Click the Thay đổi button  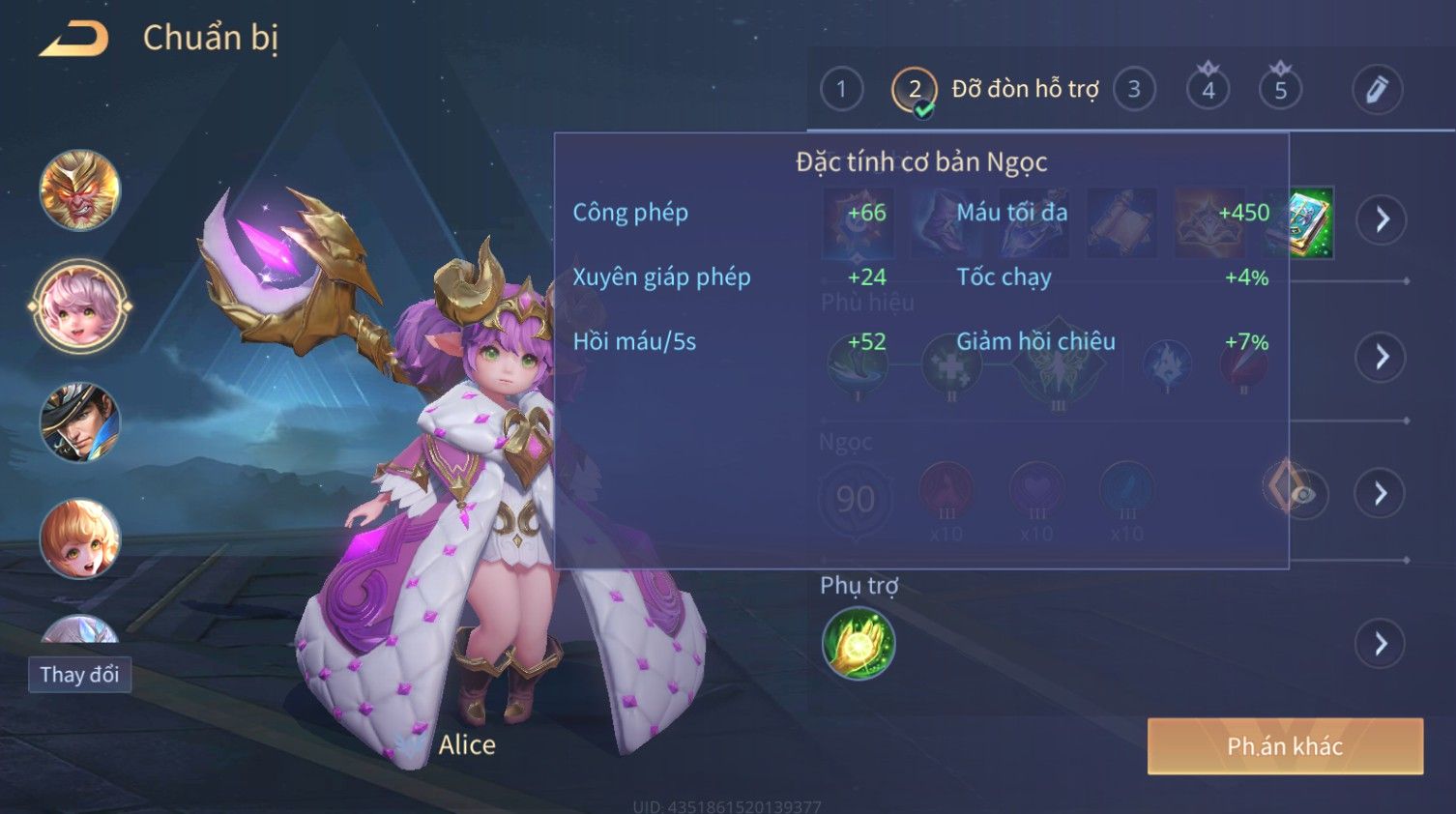(x=80, y=675)
